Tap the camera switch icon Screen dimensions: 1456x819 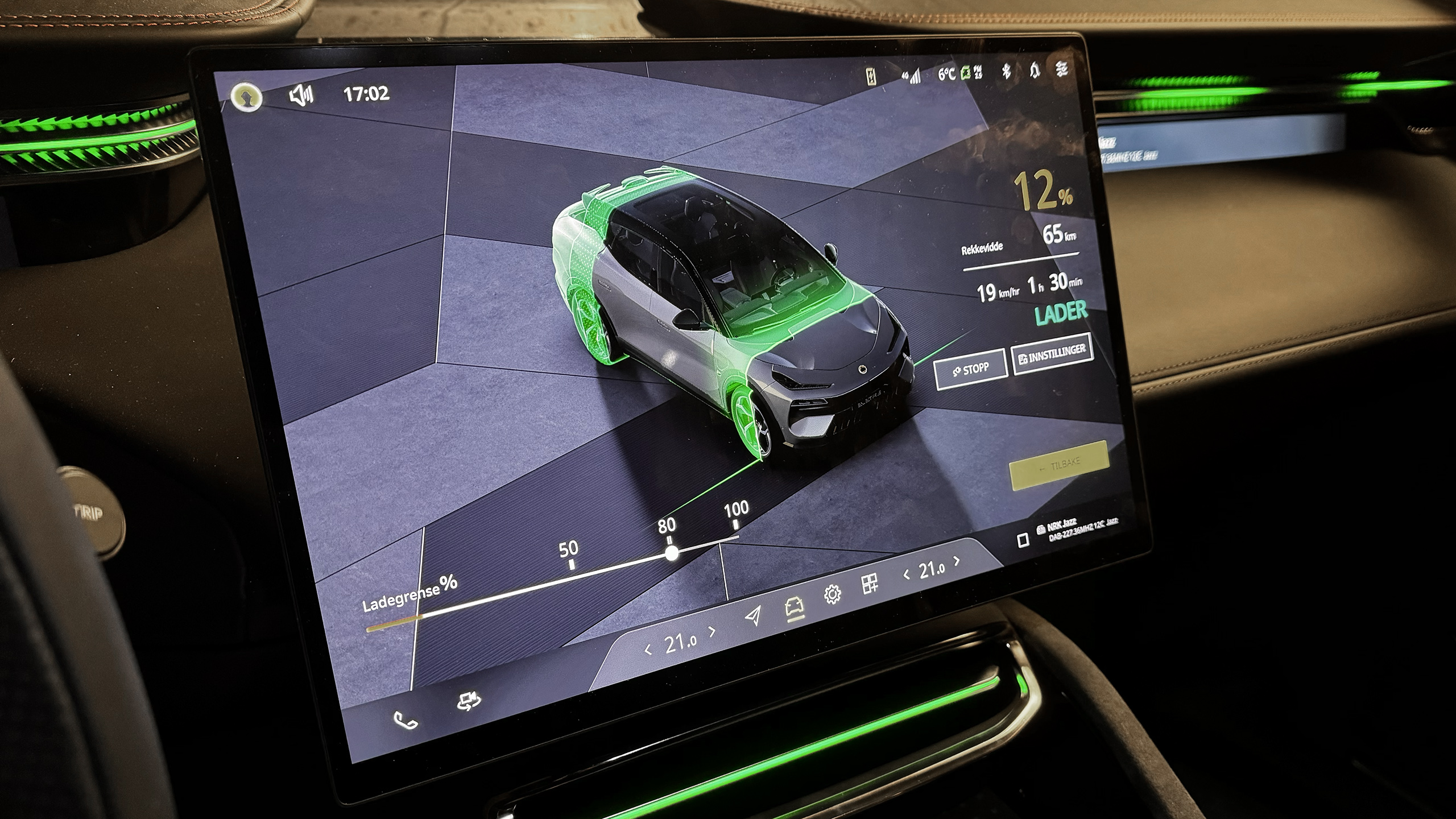coord(469,701)
